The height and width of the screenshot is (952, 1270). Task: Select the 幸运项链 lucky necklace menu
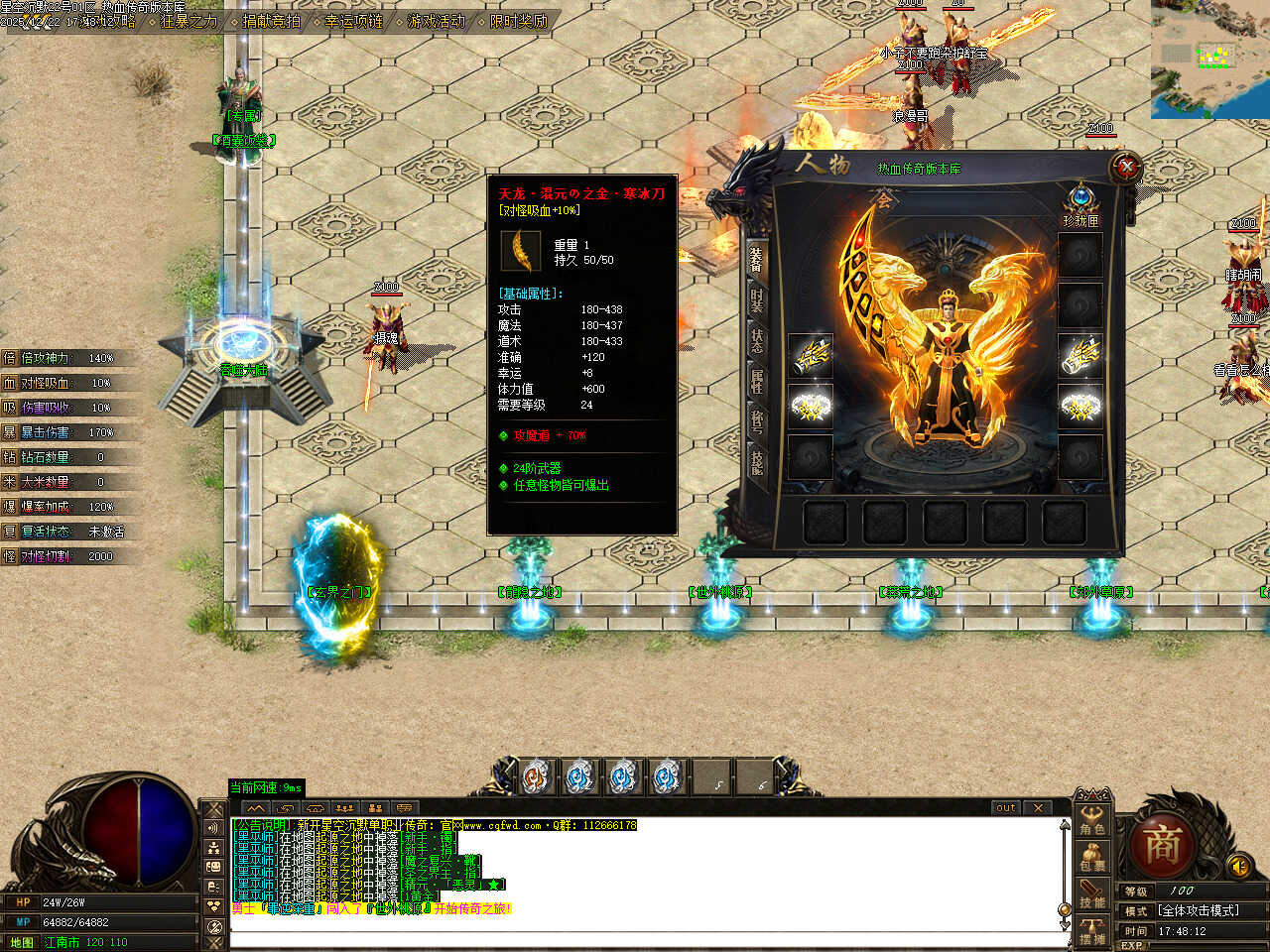pyautogui.click(x=353, y=21)
